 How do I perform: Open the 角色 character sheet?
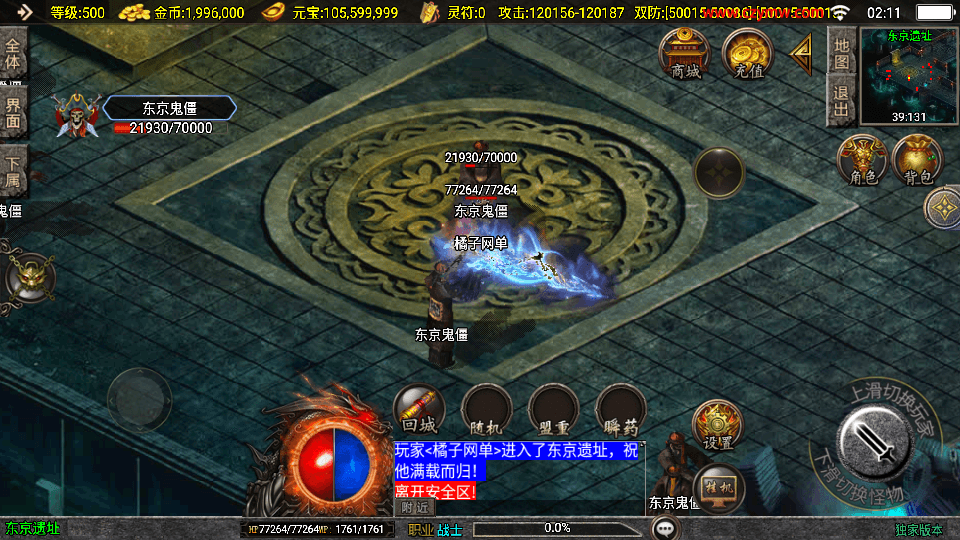[x=862, y=161]
